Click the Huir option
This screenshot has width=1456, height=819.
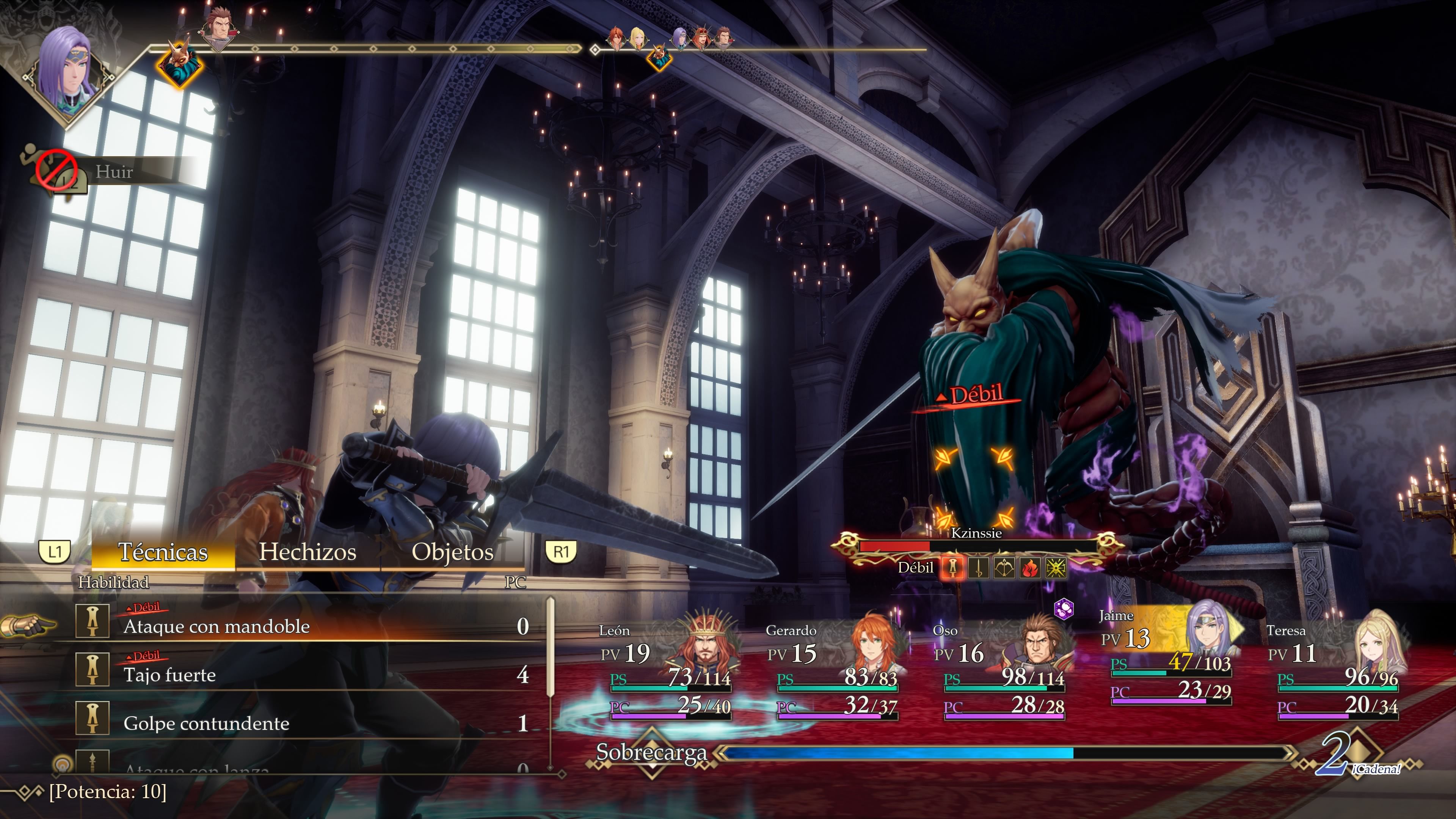tap(114, 173)
